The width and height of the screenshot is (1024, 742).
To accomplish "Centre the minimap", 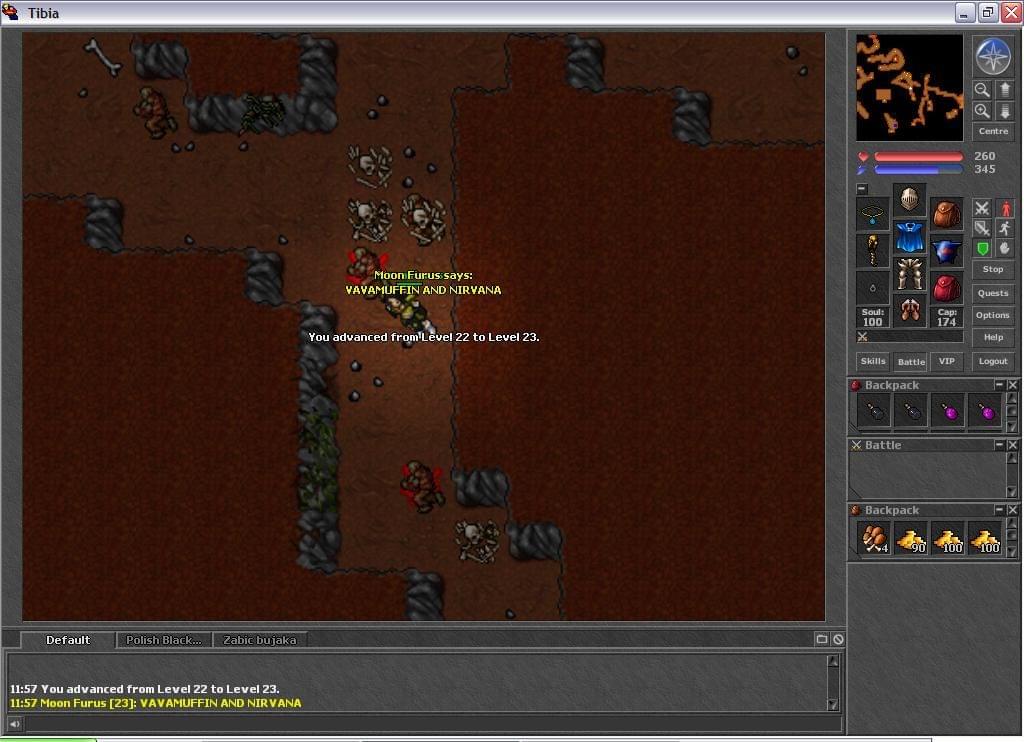I will [993, 131].
